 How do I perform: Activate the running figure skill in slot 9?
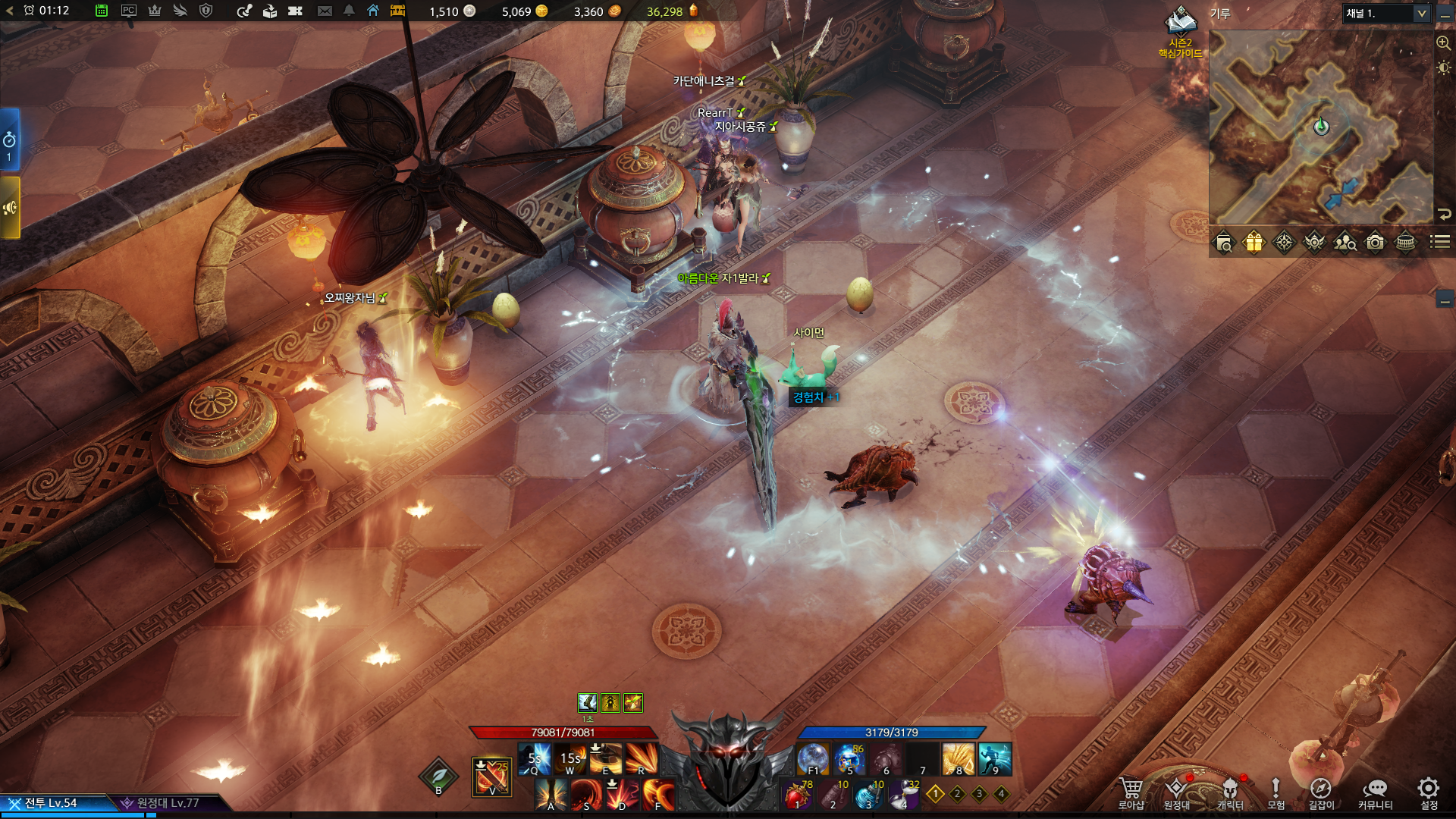point(995,759)
